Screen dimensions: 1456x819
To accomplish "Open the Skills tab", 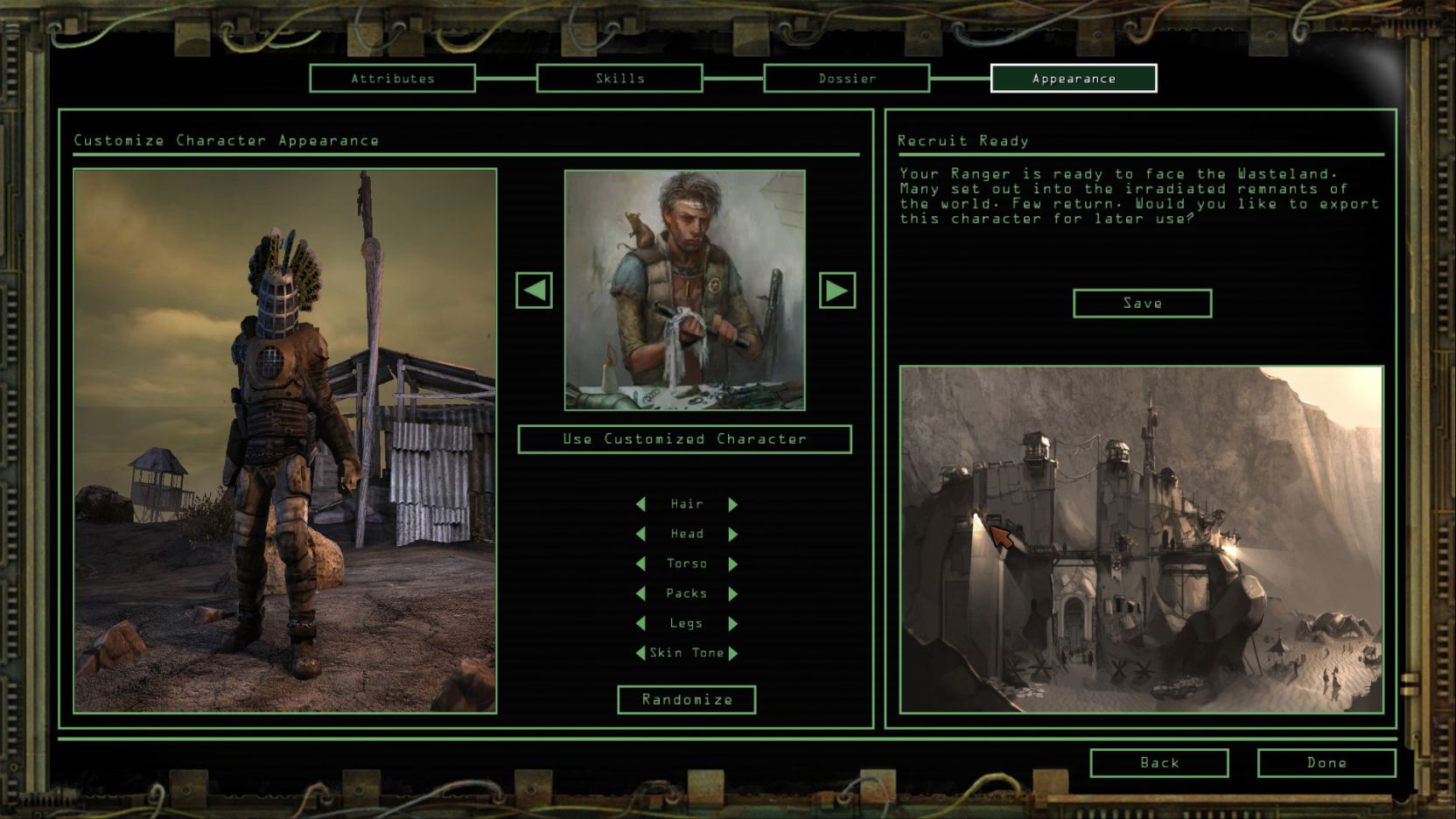I will (619, 79).
